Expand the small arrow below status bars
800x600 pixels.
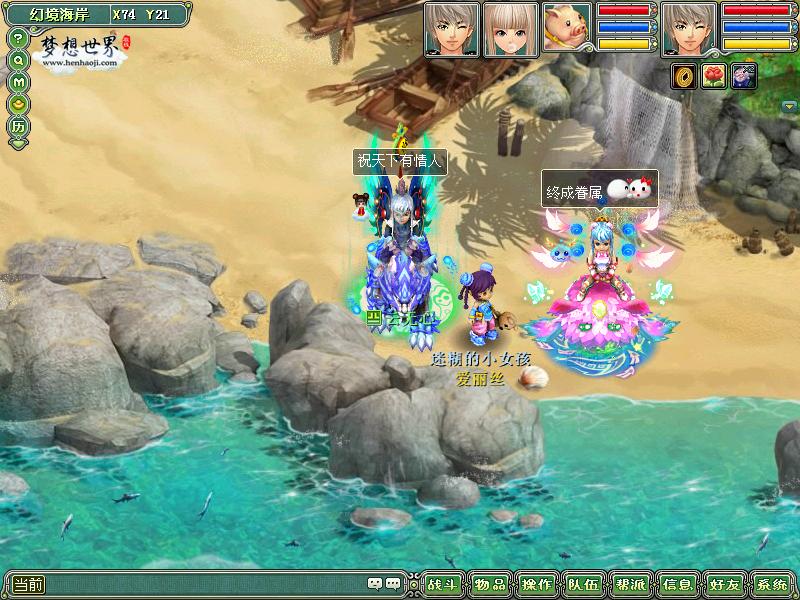coord(790,104)
